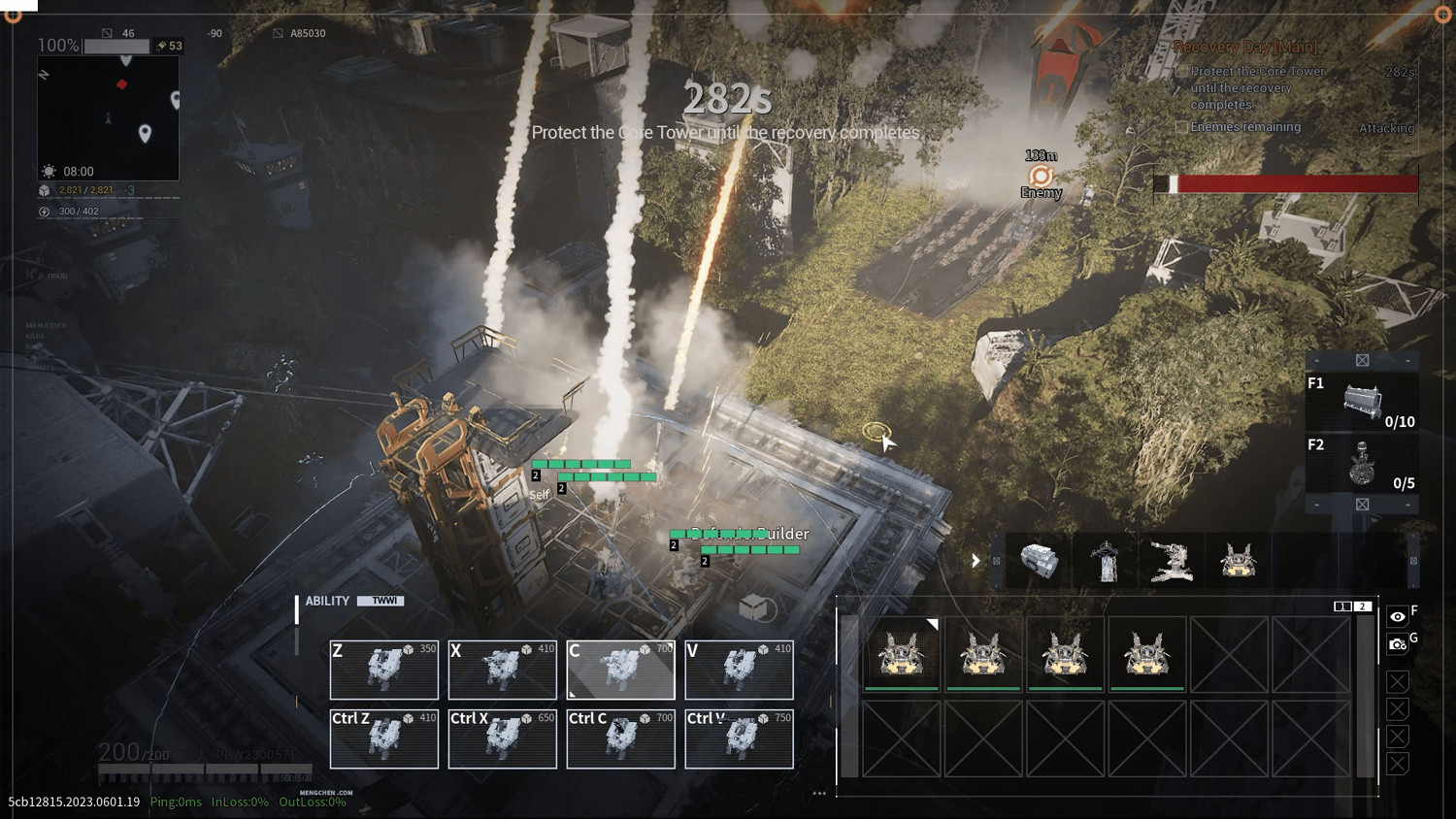Click the camera button below the eye
Screen dimensions: 1456x819
click(x=1397, y=643)
